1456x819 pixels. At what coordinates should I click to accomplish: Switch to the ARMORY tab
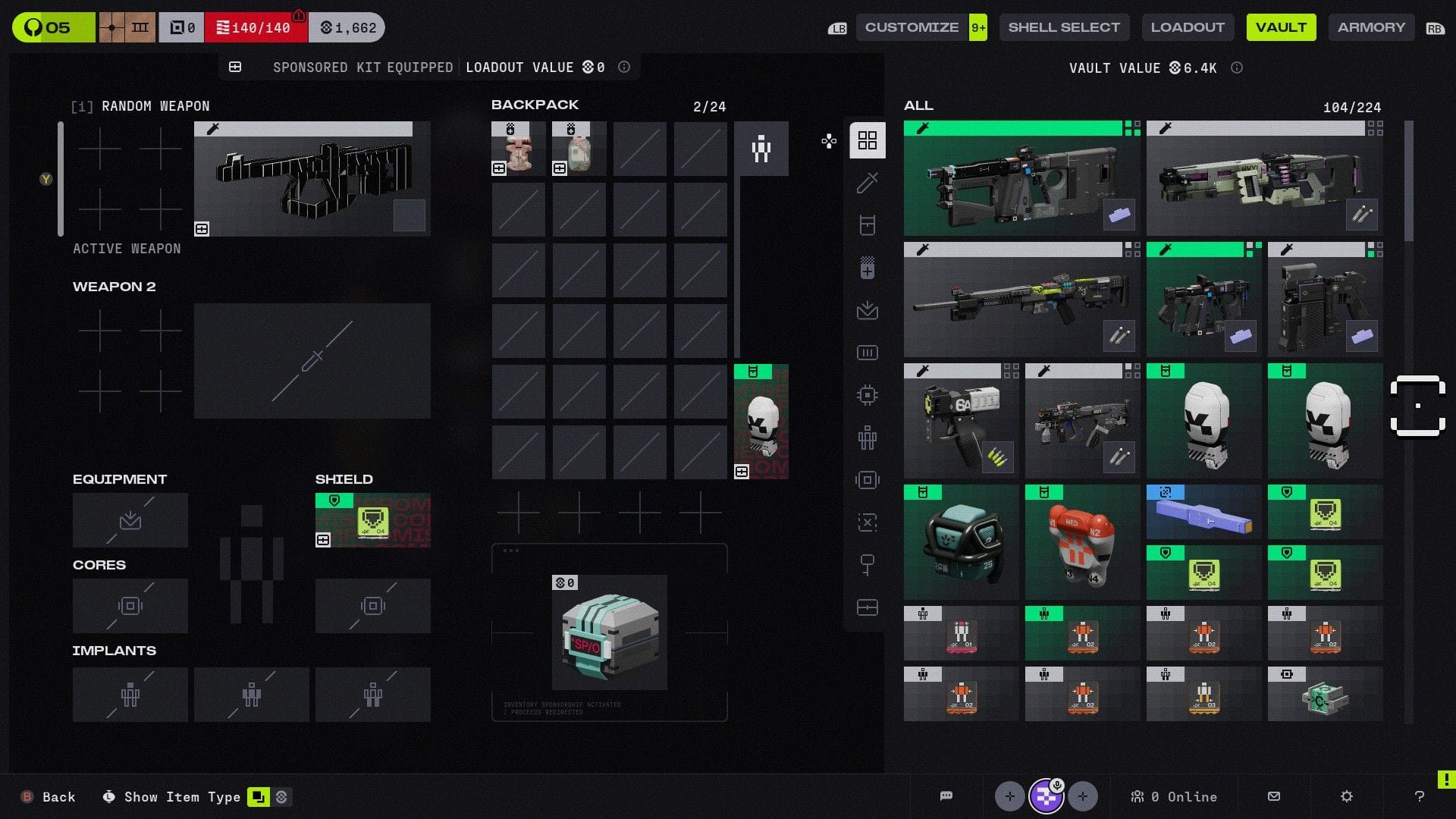(1371, 27)
